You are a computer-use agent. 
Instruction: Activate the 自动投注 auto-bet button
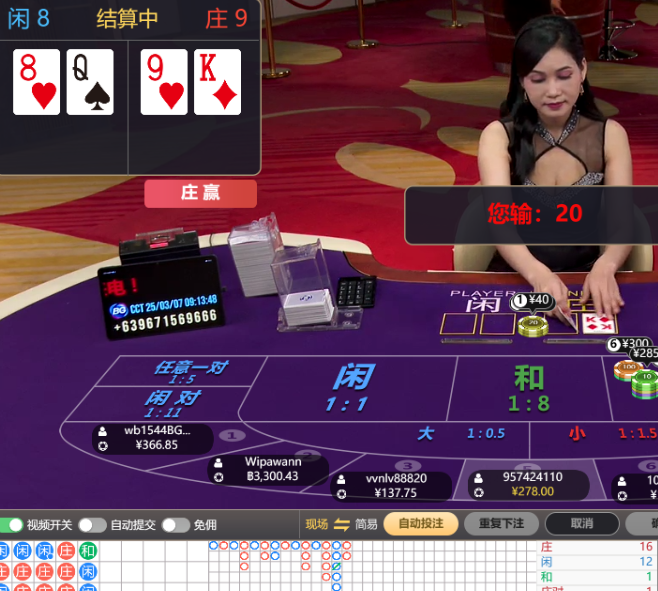coord(420,523)
